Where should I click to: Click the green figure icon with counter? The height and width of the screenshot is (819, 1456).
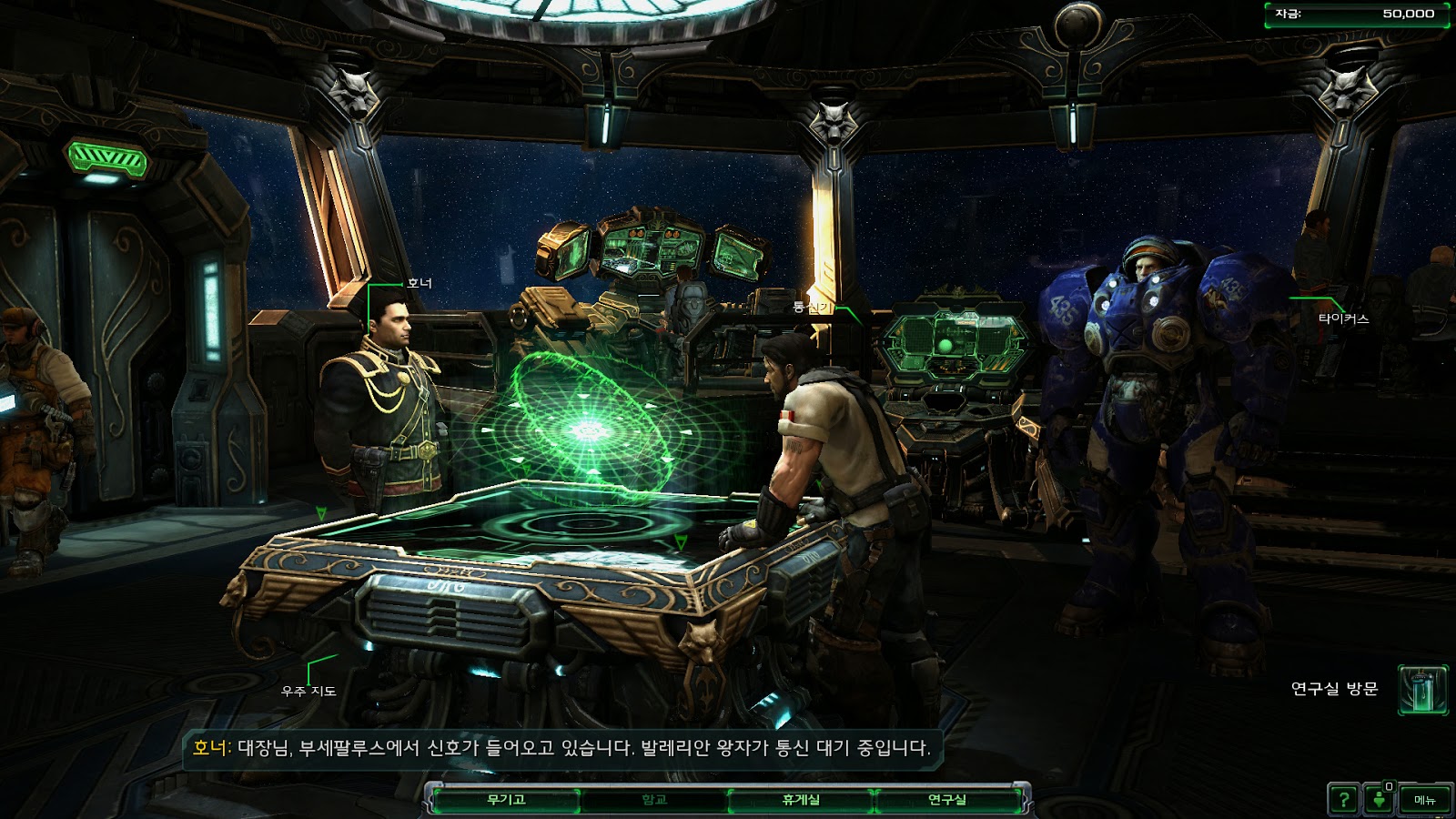1380,800
